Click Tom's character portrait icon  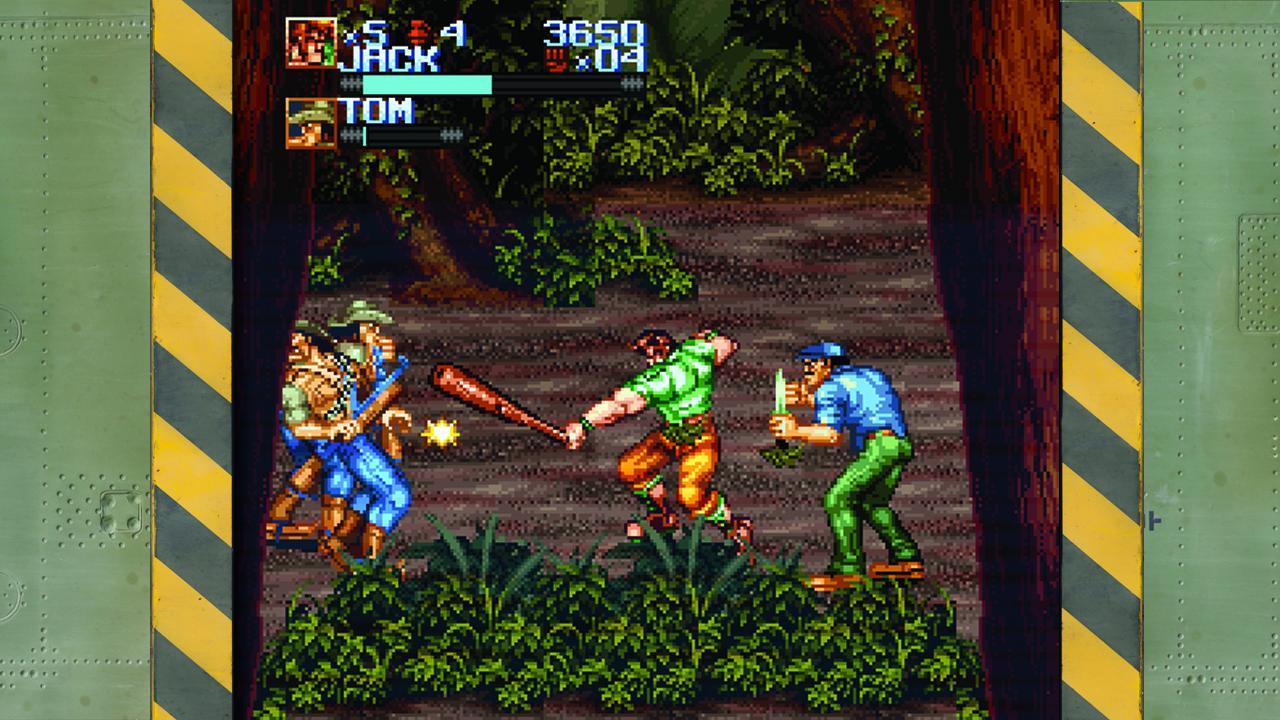click(310, 121)
